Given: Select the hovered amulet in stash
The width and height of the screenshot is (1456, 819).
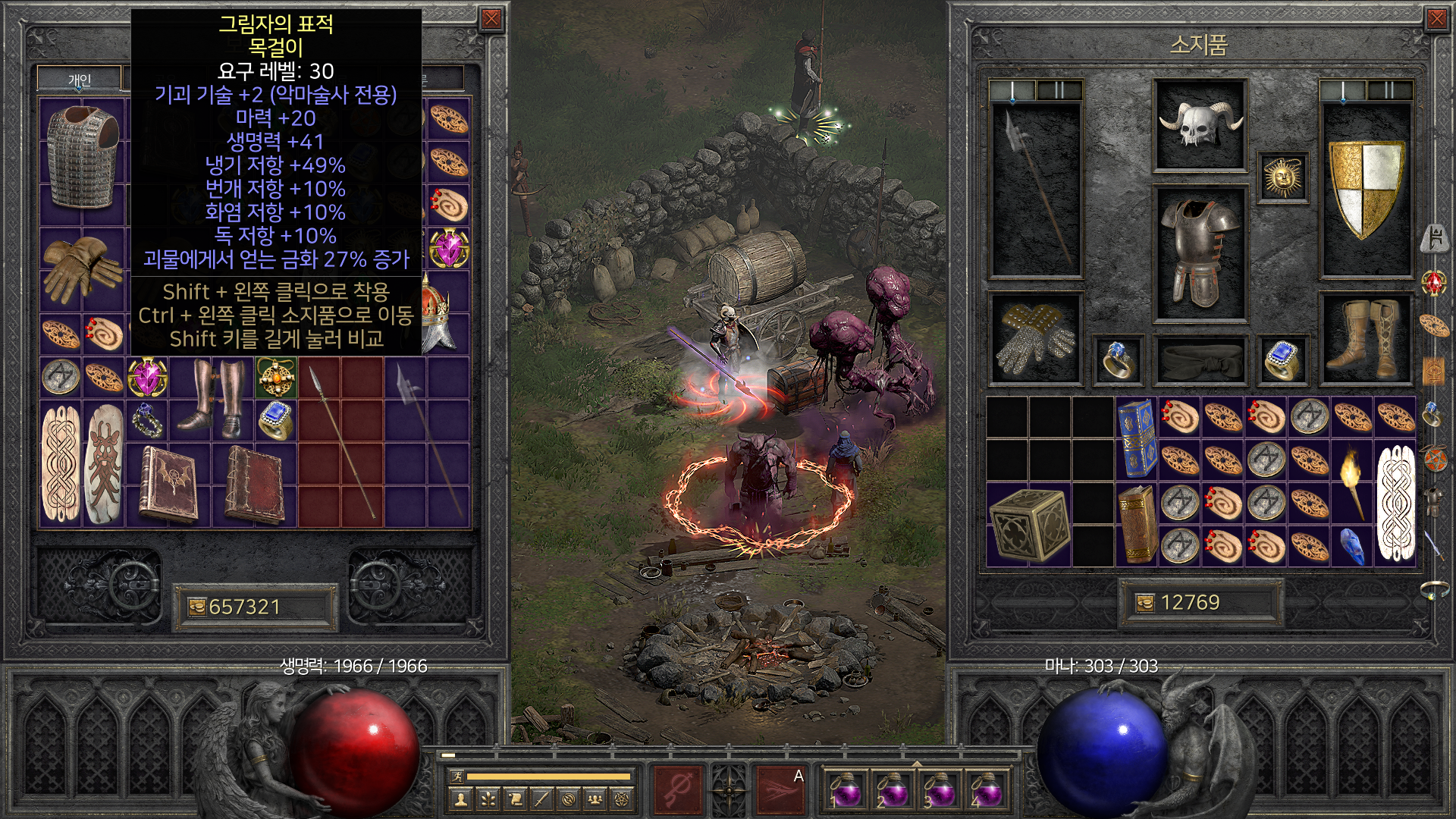Looking at the screenshot, I should point(276,377).
